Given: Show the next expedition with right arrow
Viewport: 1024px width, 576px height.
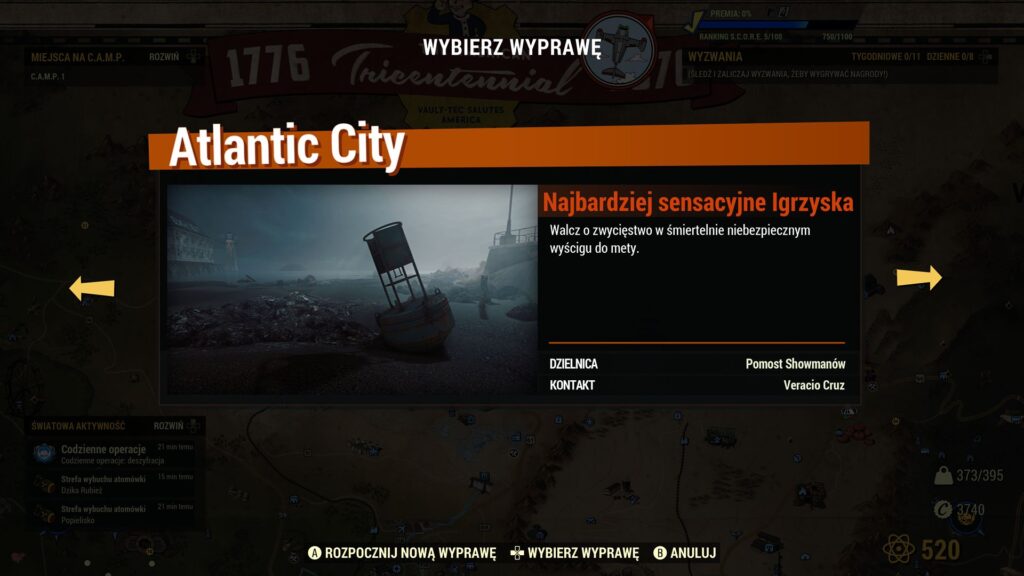Looking at the screenshot, I should [918, 278].
